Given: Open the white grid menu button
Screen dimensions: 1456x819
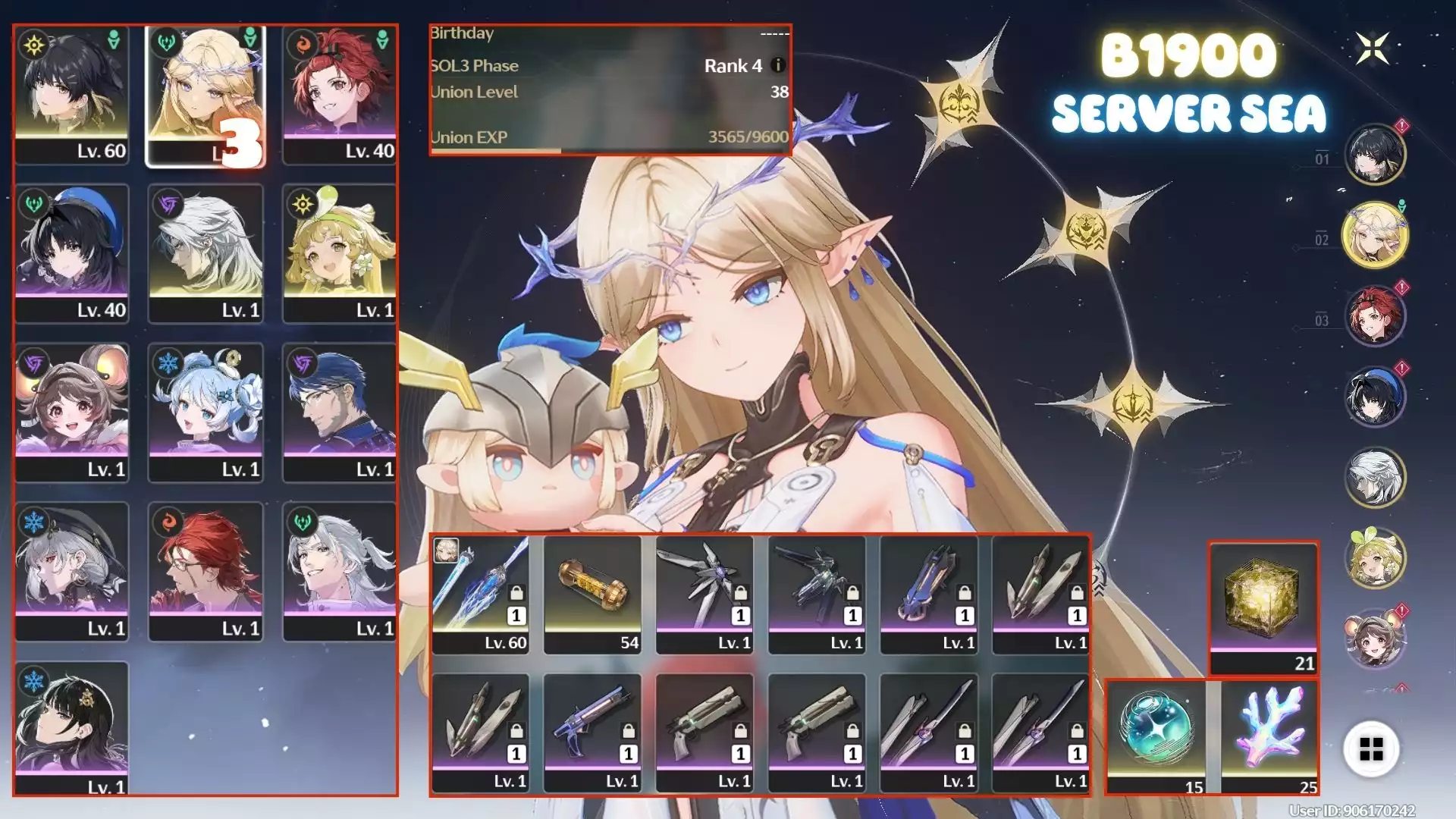Looking at the screenshot, I should point(1371,749).
